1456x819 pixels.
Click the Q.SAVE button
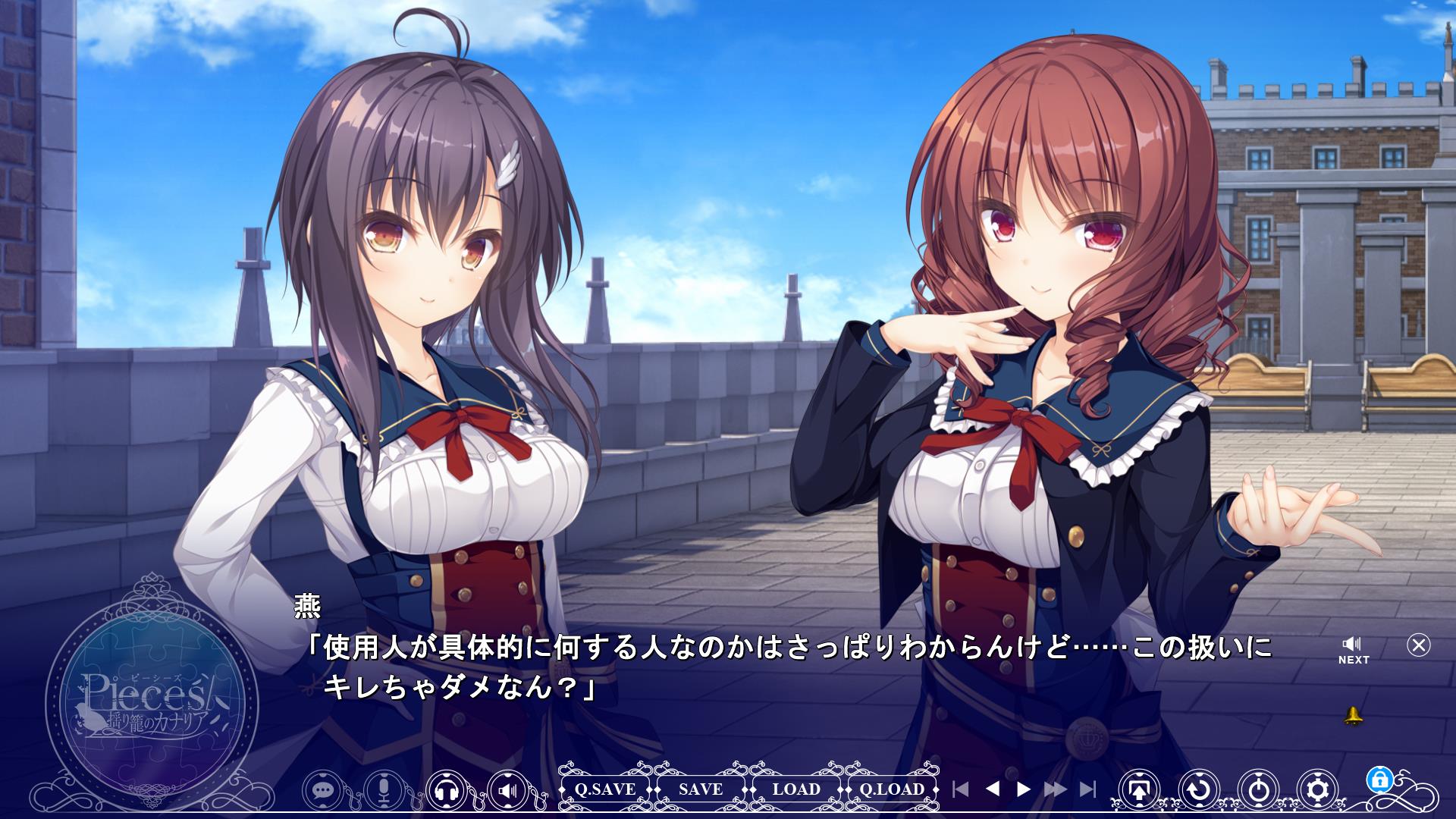[x=604, y=789]
